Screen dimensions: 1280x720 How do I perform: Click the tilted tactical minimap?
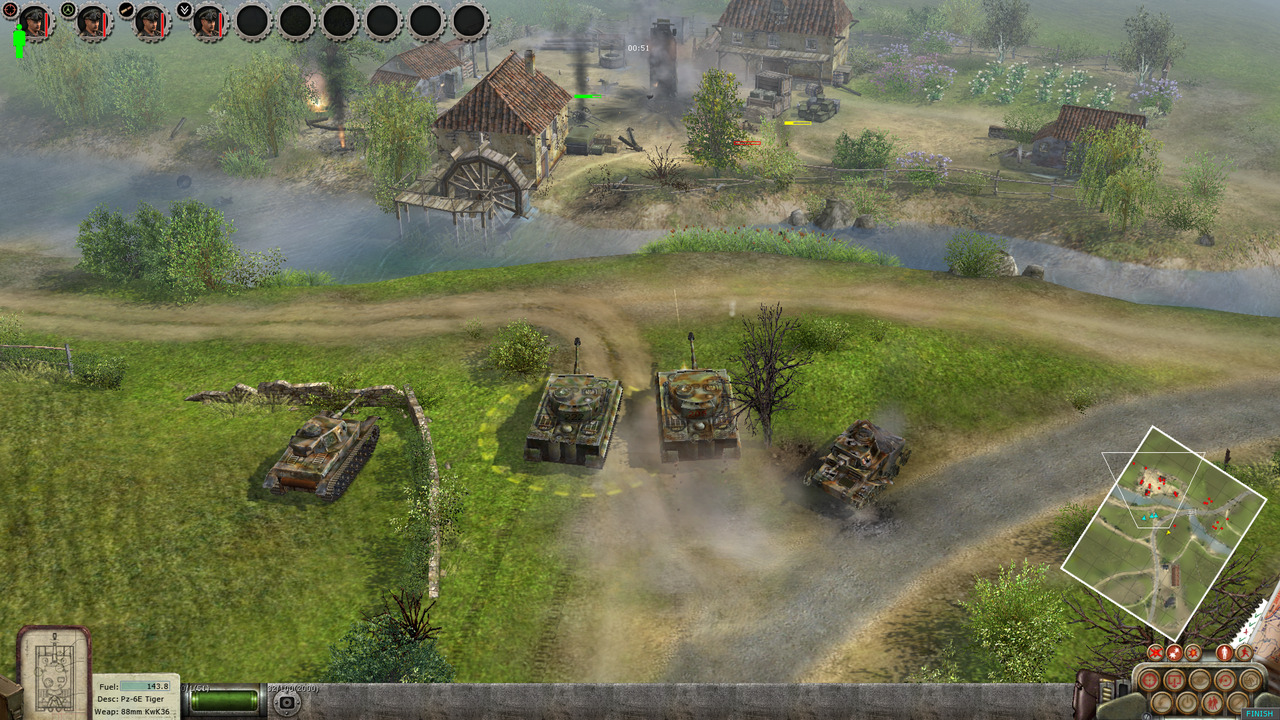click(x=1165, y=528)
